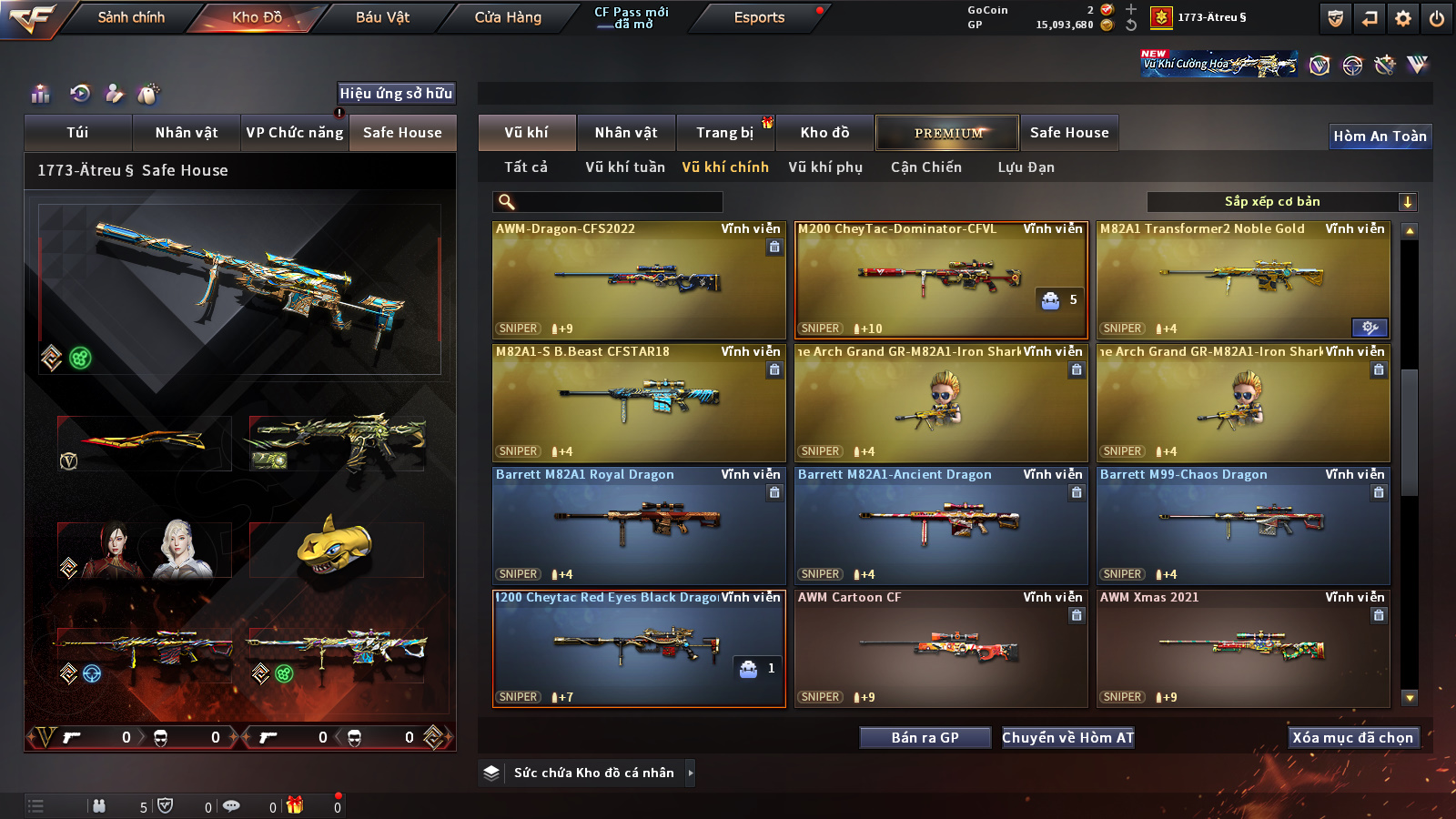Pick the AWM Xmas 2021 rifle

click(1243, 649)
